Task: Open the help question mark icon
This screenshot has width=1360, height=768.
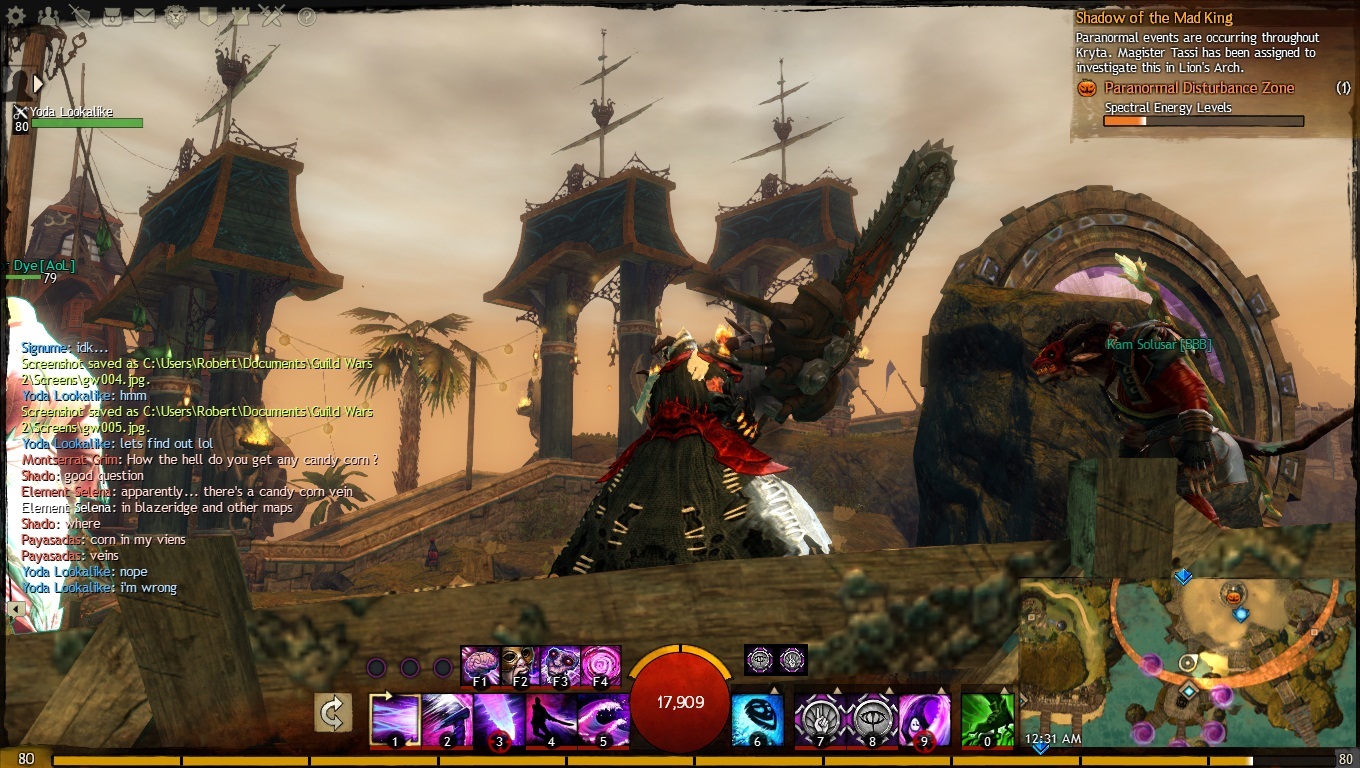Action: click(306, 16)
